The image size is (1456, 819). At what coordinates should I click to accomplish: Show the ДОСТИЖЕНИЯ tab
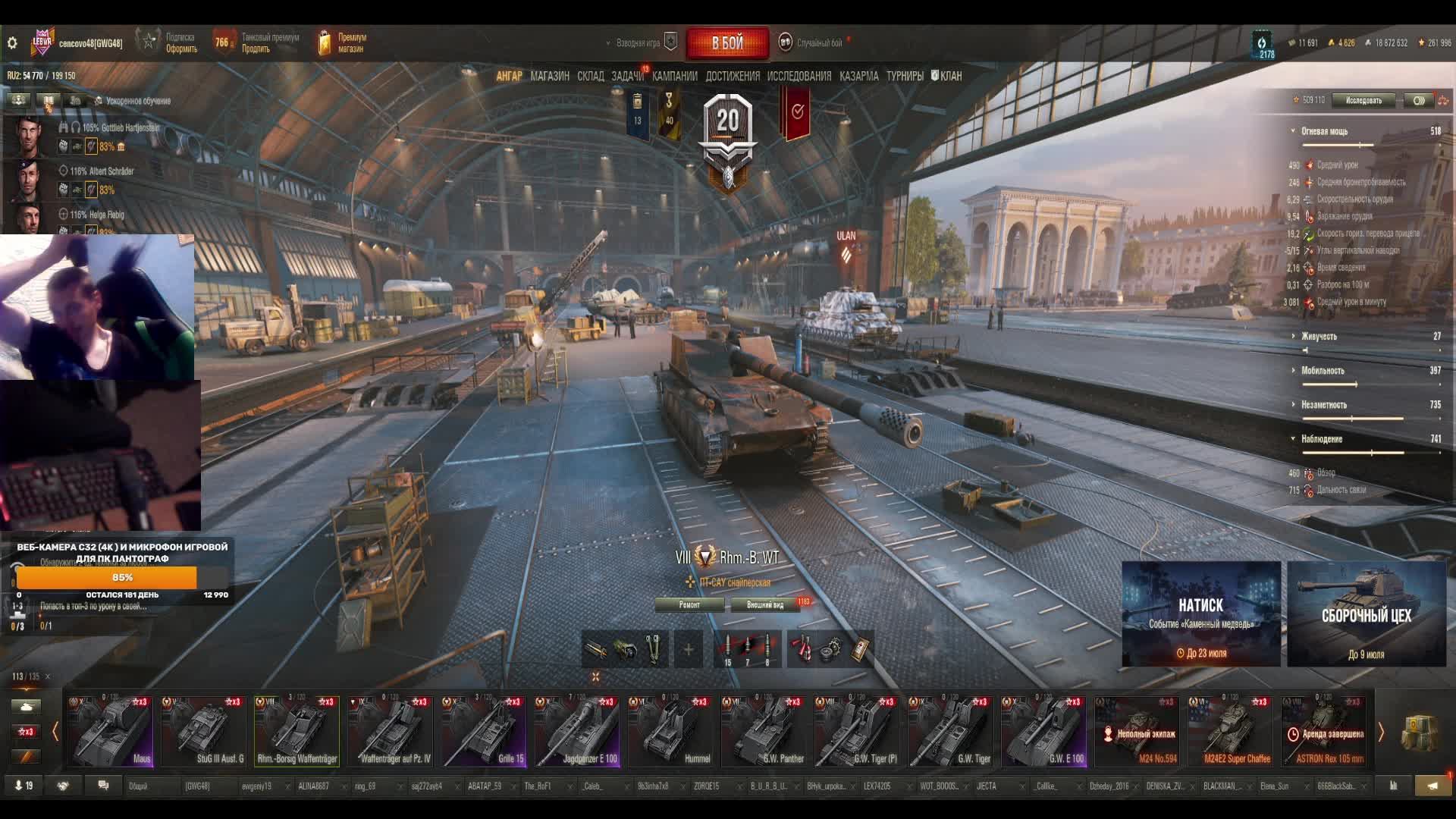(732, 76)
